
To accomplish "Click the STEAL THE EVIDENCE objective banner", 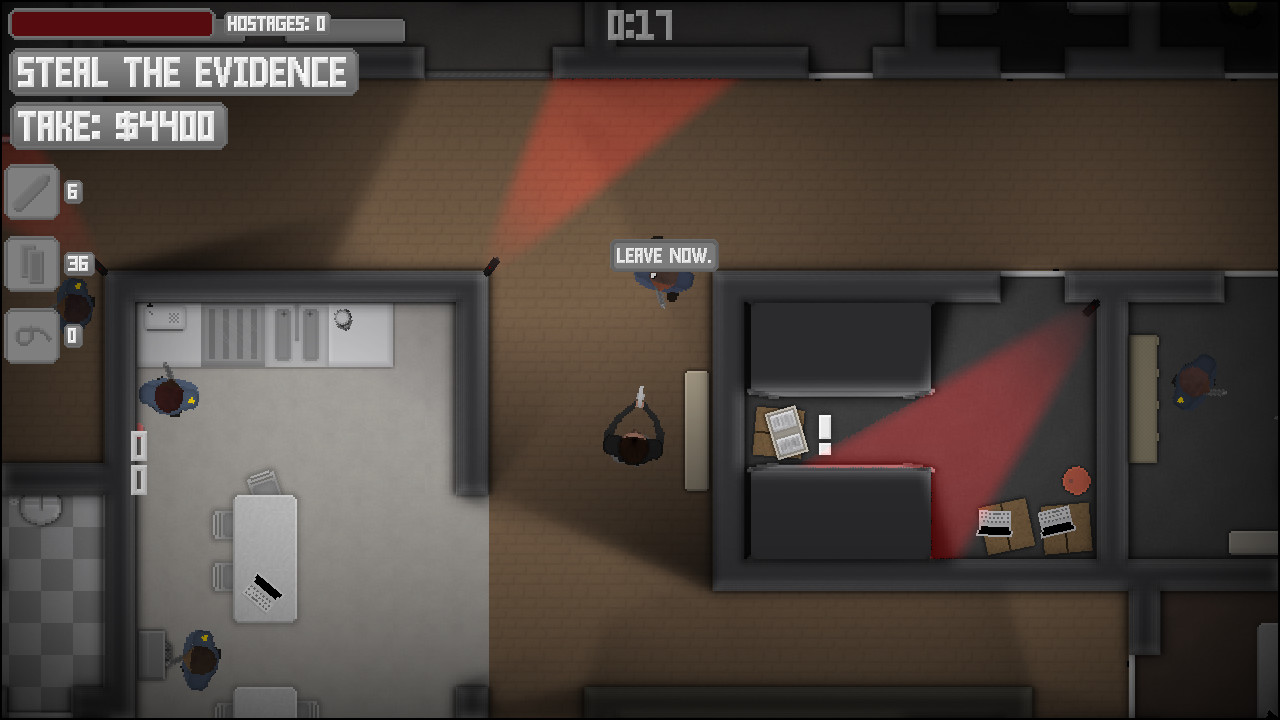I will coord(183,71).
